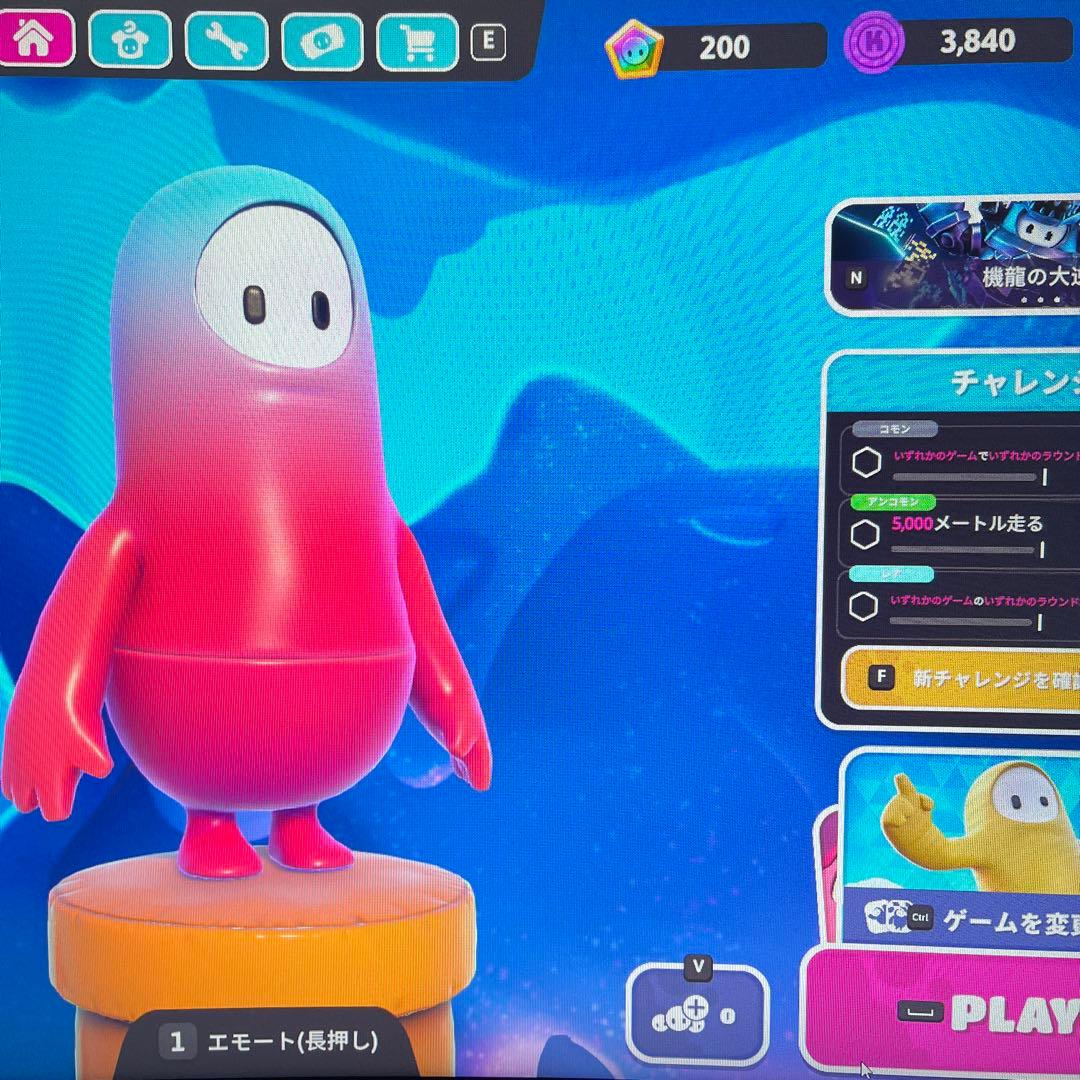Open the party invite button

click(697, 1016)
